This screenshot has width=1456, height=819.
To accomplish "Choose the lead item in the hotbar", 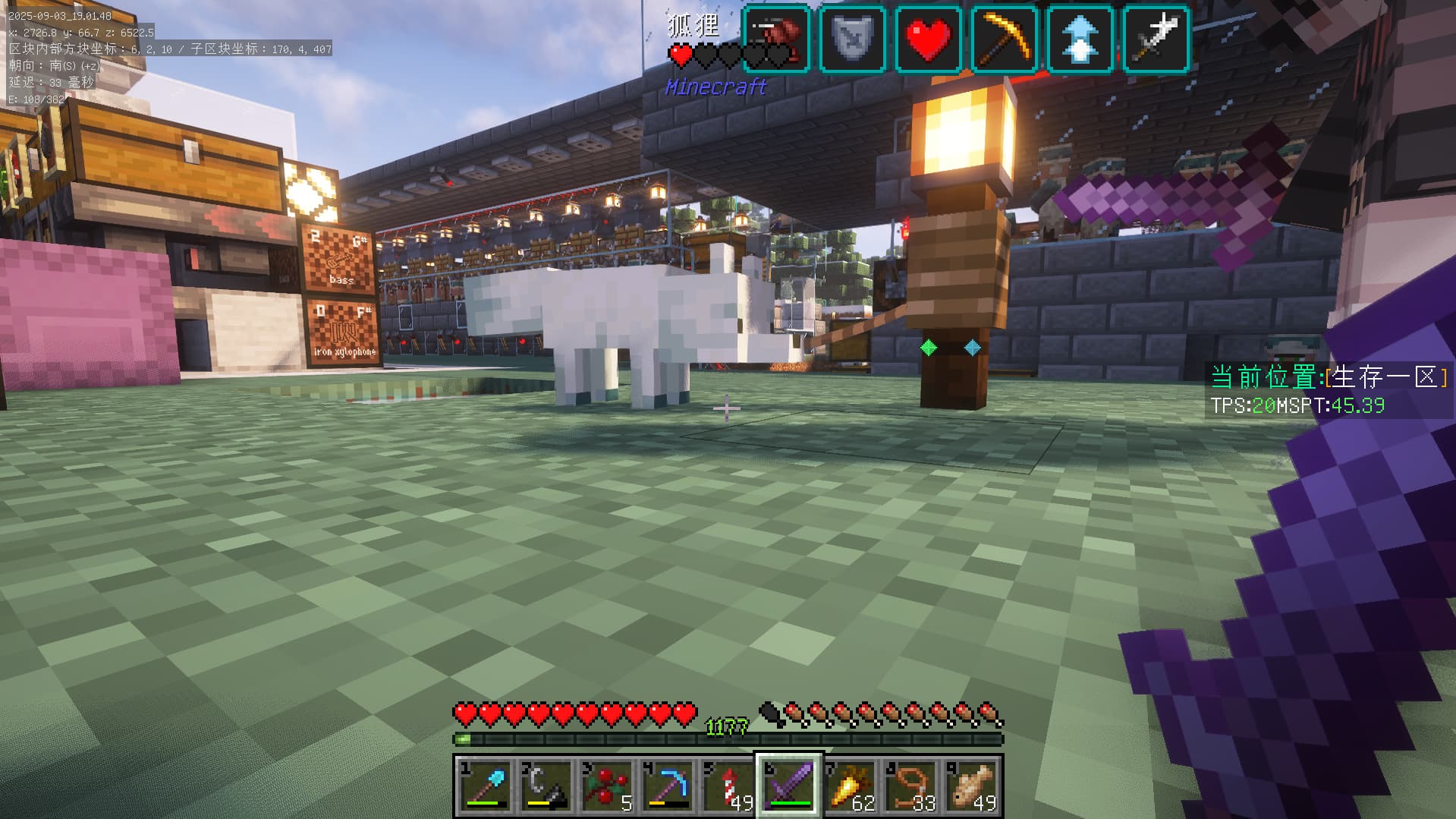I will (x=910, y=786).
